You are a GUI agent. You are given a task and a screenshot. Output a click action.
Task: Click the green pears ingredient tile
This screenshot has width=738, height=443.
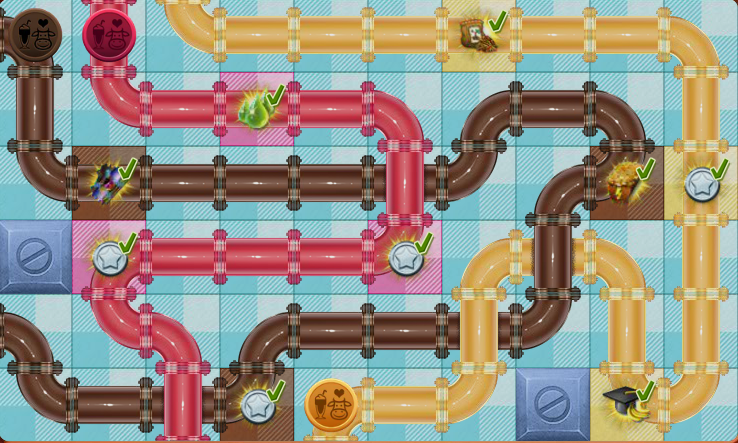coord(256,109)
